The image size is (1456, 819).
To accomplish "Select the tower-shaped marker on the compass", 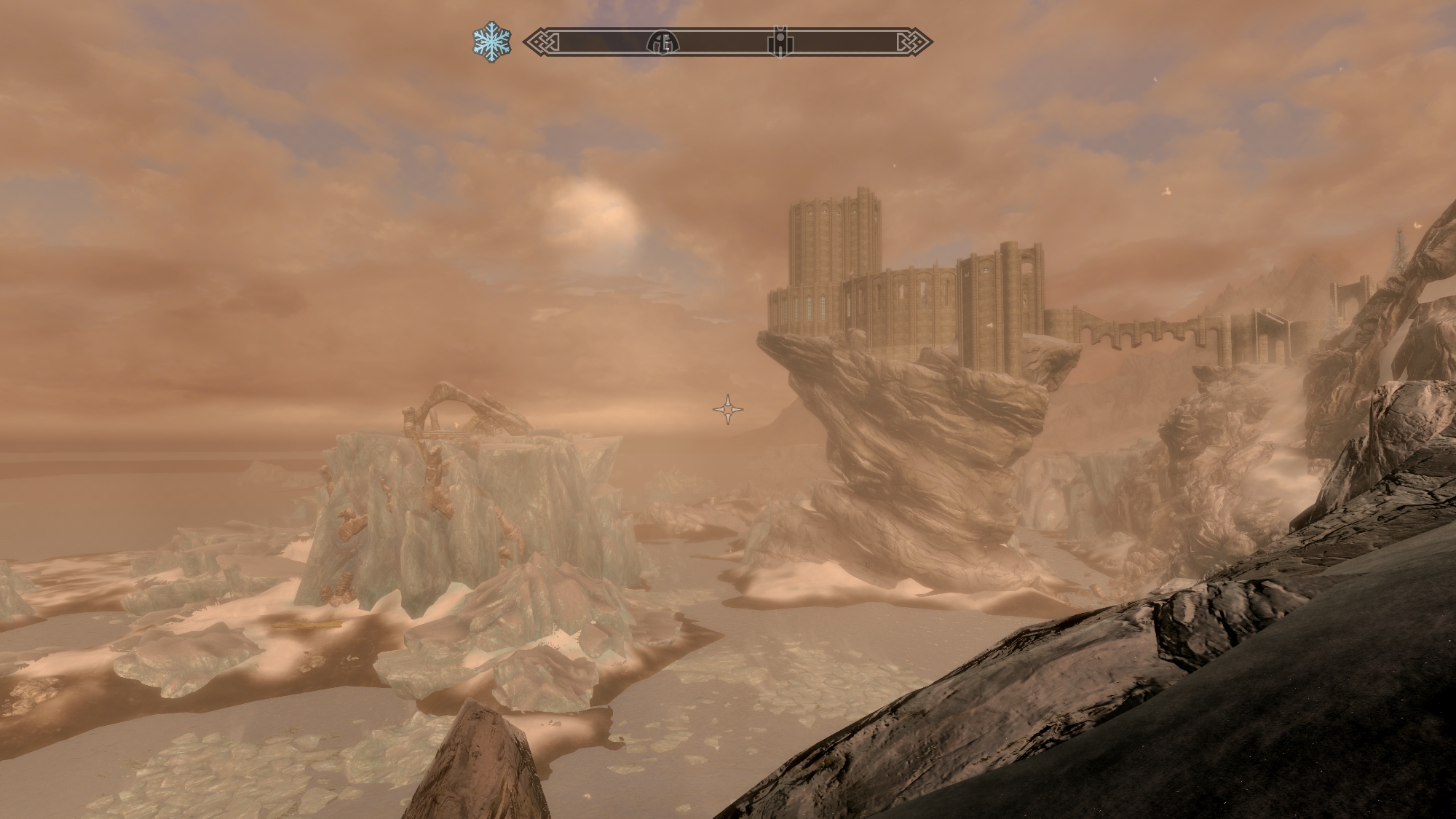I will pyautogui.click(x=780, y=43).
